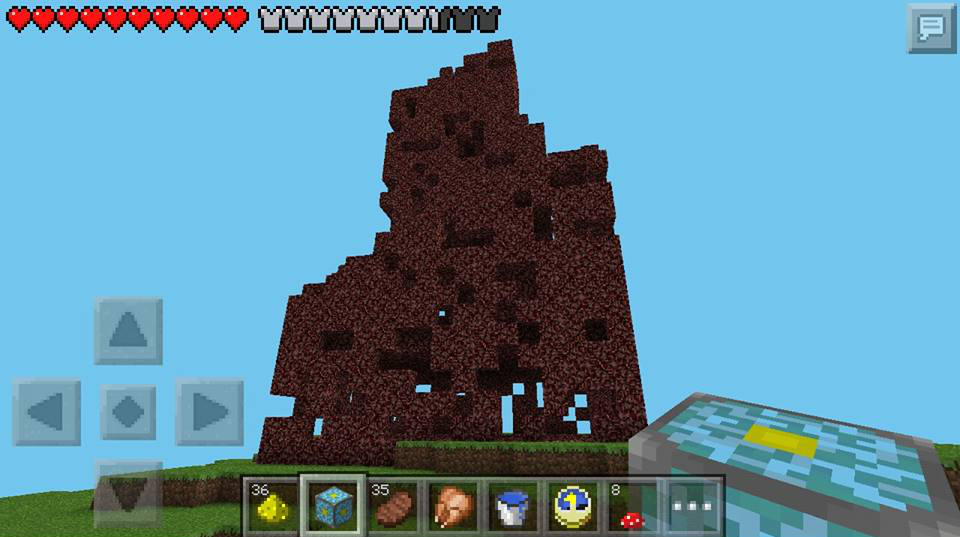Tap the right arrow movement button
The width and height of the screenshot is (960, 537).
click(209, 411)
